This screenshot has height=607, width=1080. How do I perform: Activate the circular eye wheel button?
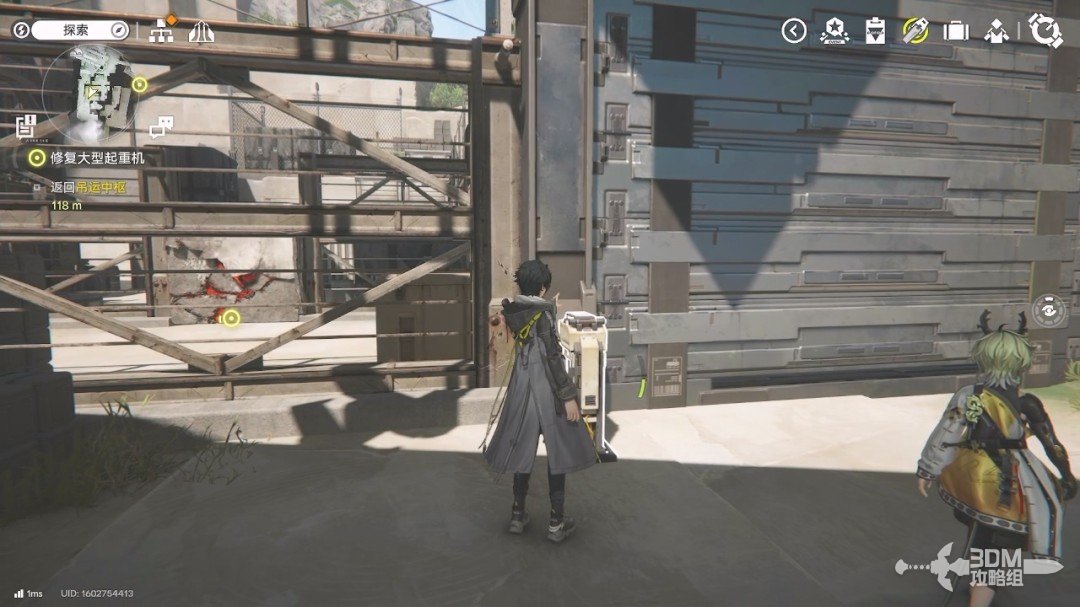pos(1048,311)
